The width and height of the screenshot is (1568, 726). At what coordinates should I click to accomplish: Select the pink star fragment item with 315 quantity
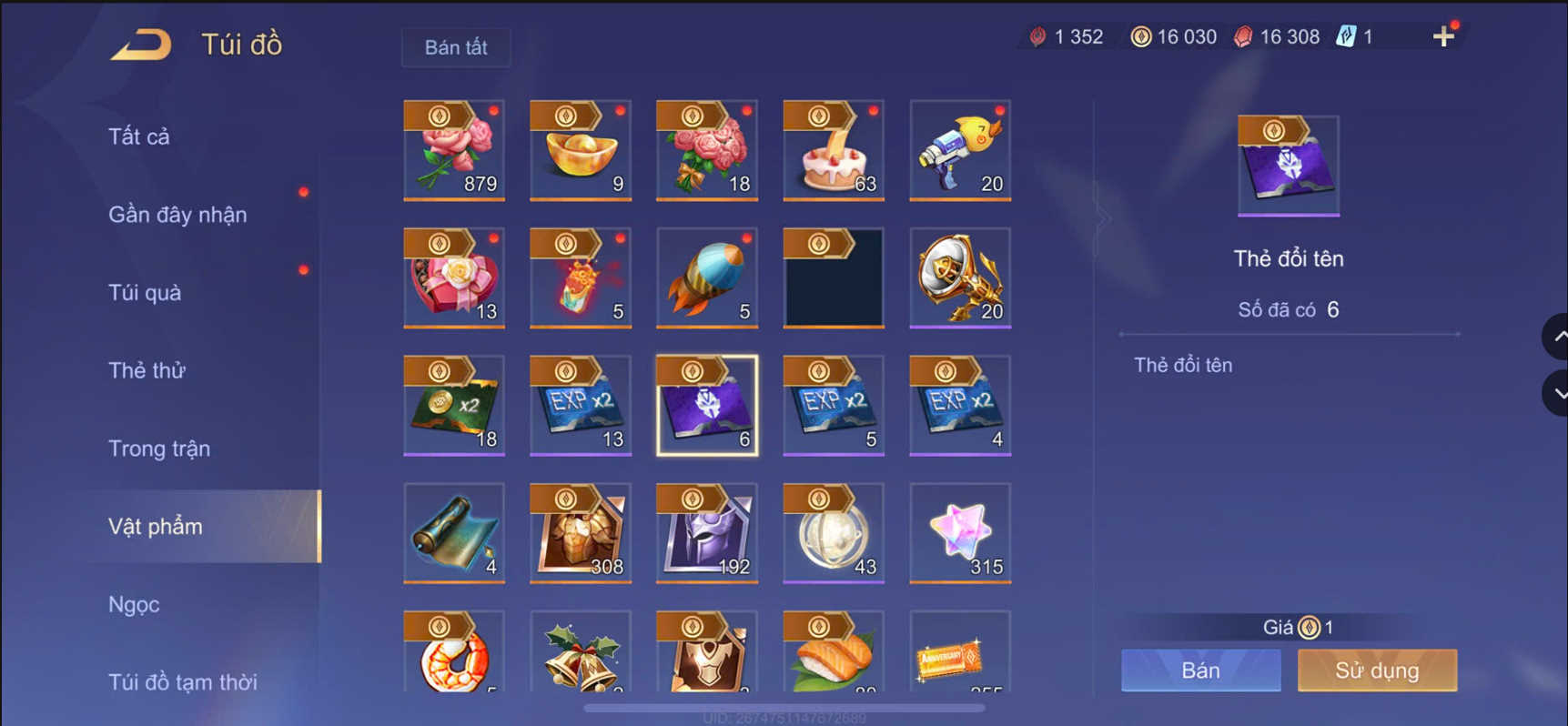pos(959,532)
